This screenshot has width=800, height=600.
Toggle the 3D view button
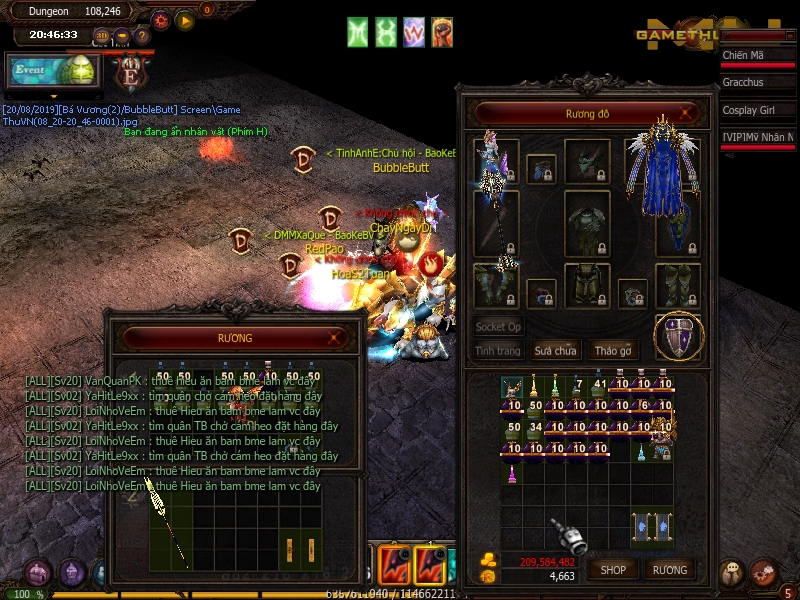pos(102,36)
